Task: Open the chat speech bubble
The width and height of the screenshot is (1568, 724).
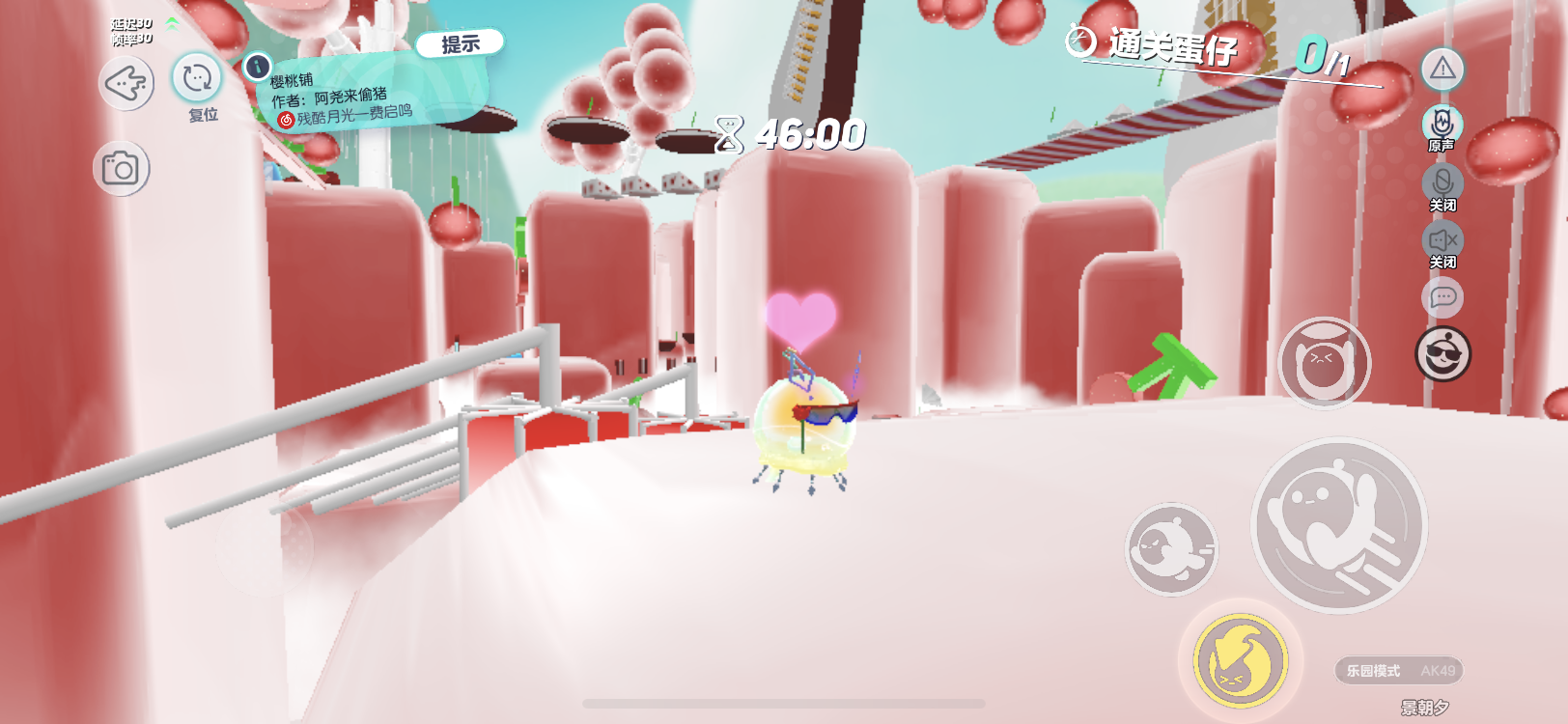Action: point(1442,297)
